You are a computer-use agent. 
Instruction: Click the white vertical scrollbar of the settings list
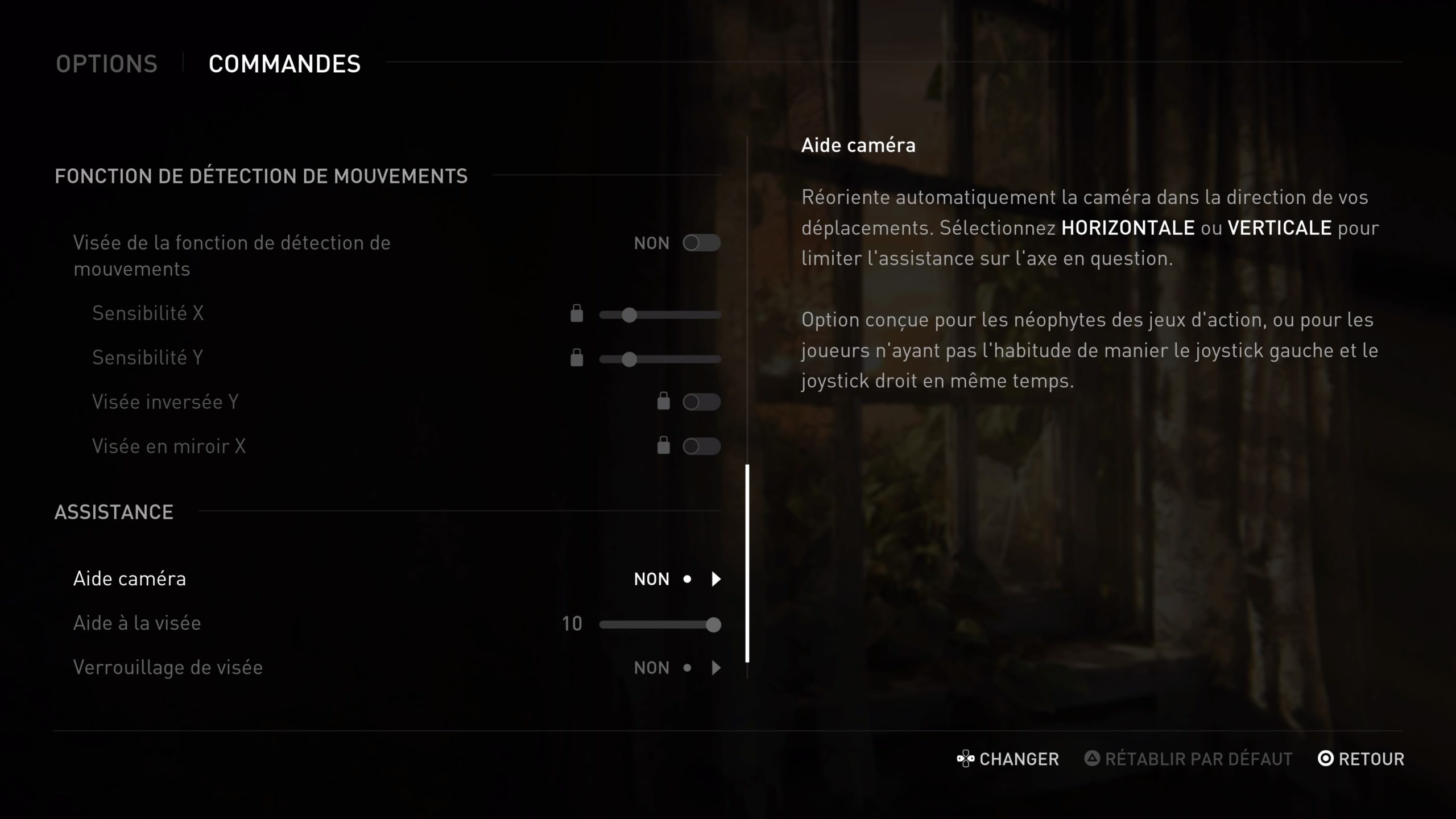(747, 563)
